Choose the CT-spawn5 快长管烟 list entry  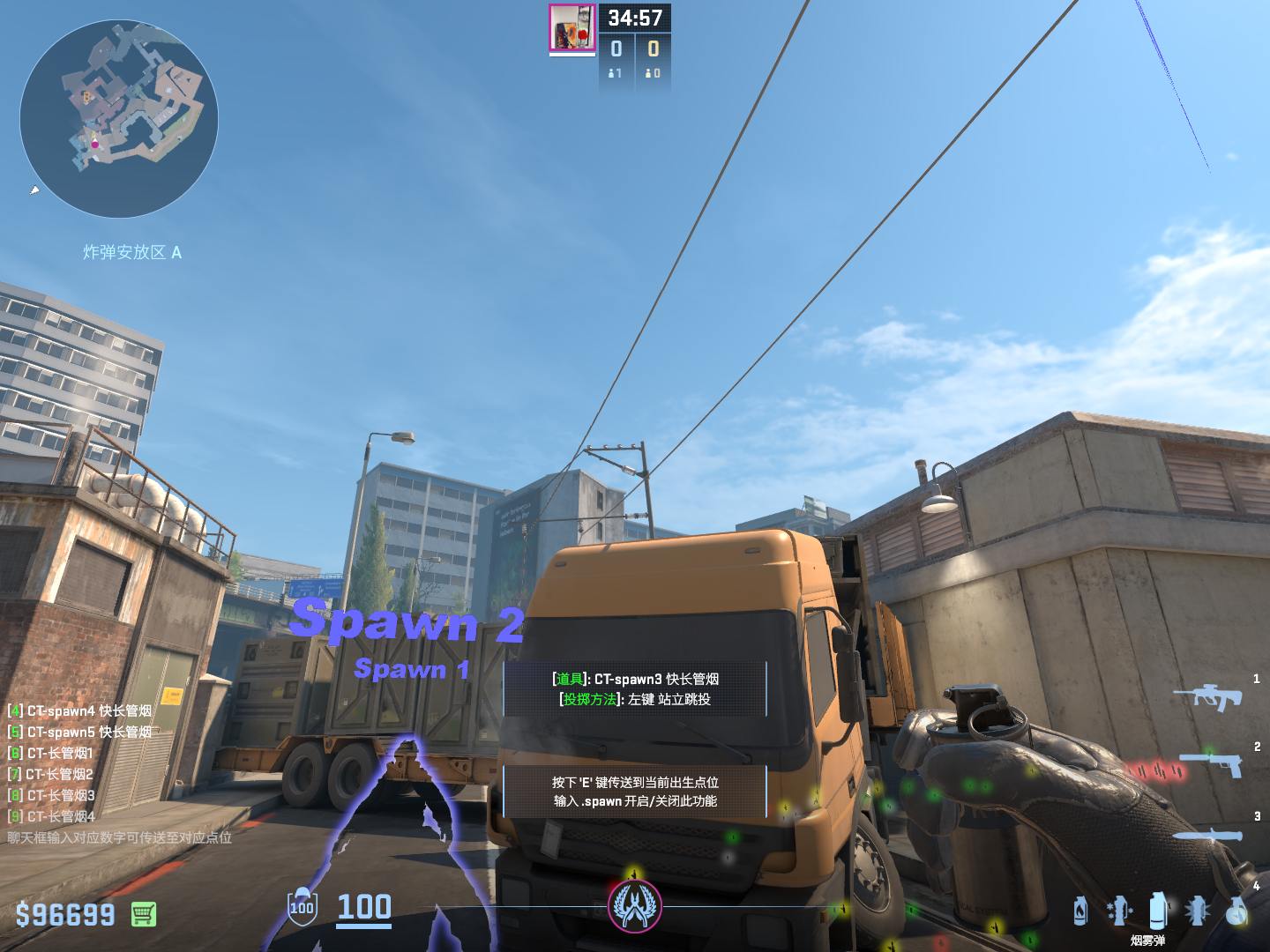coord(80,732)
